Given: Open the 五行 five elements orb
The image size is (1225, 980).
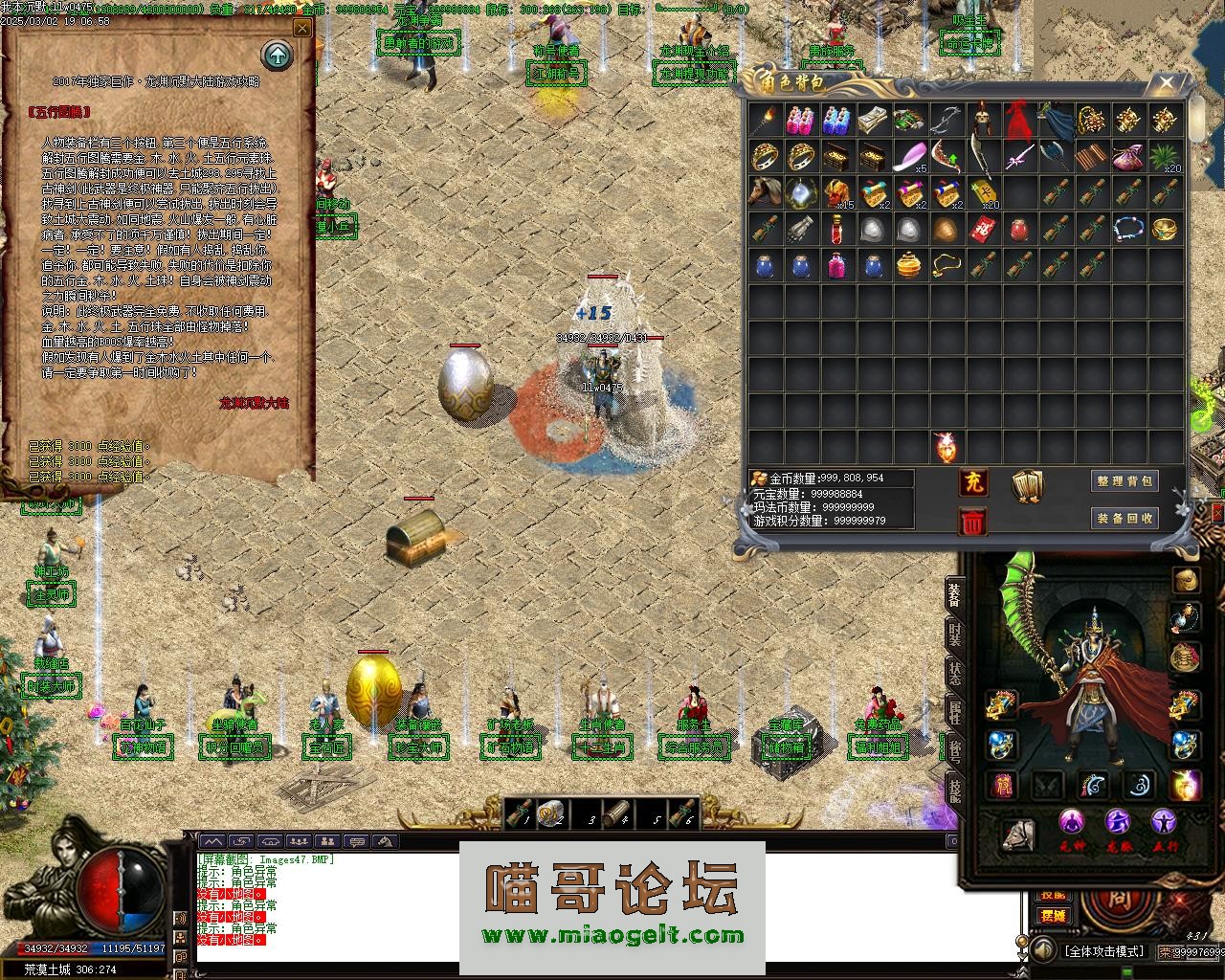Looking at the screenshot, I should tap(1164, 823).
